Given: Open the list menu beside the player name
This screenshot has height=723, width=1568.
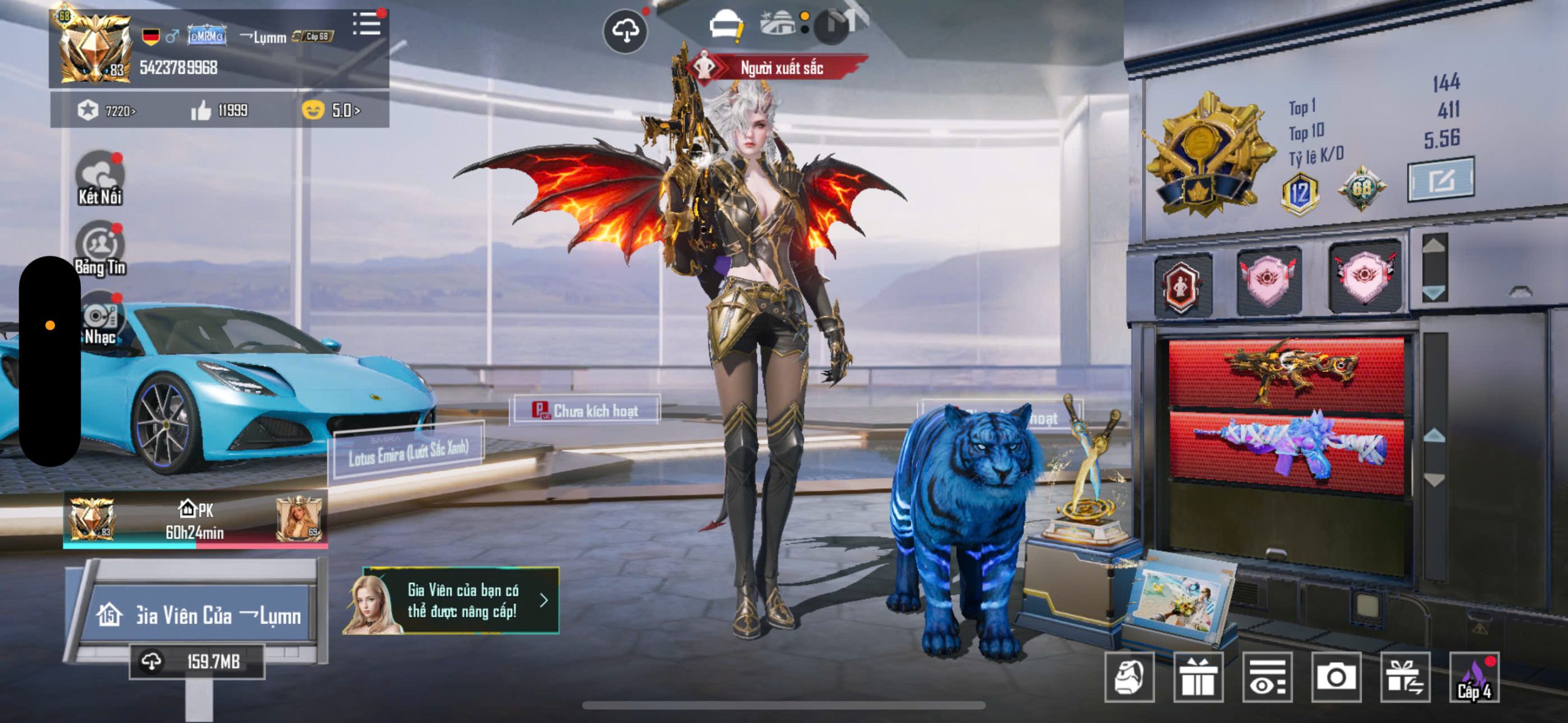Looking at the screenshot, I should click(366, 24).
